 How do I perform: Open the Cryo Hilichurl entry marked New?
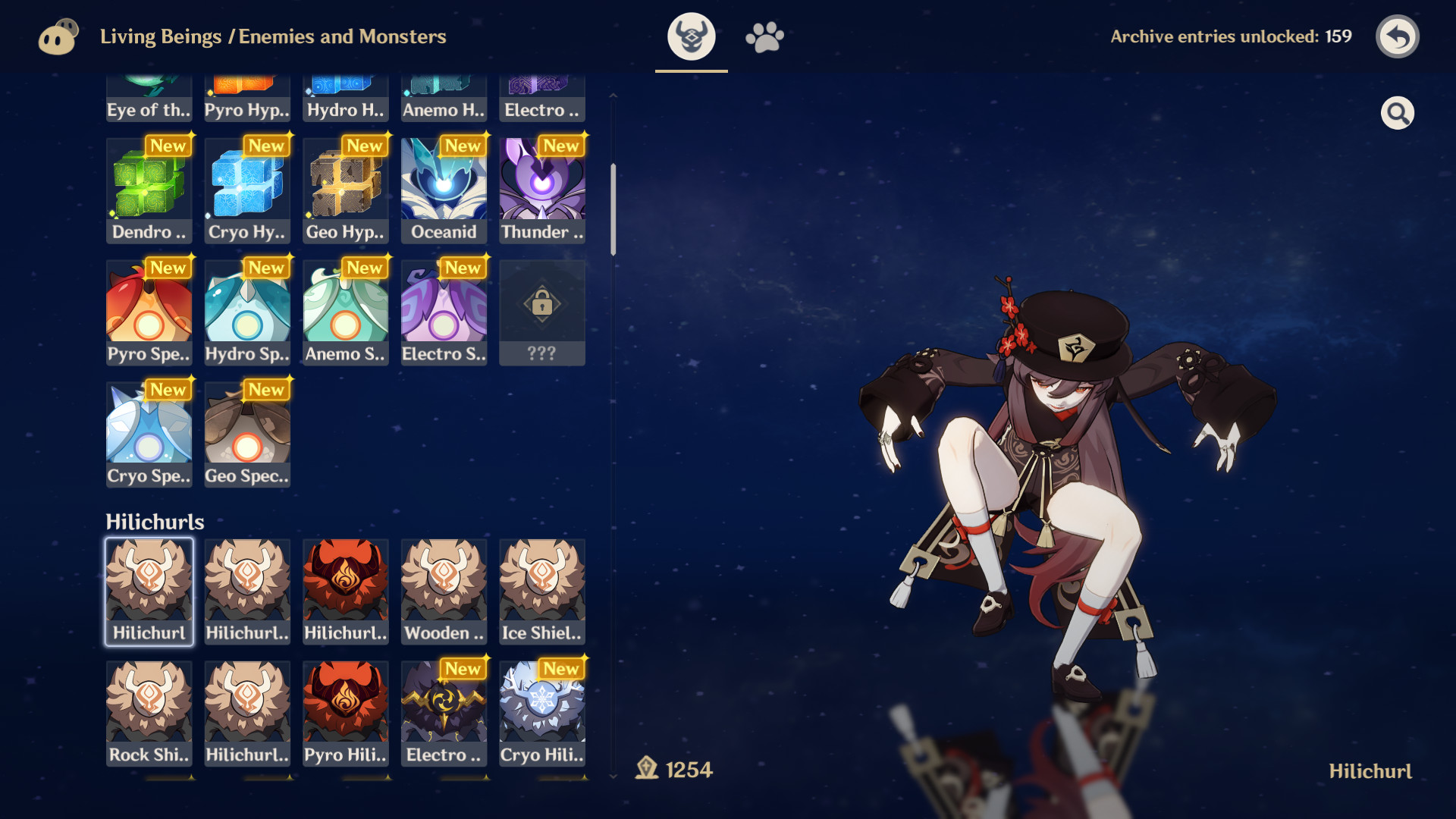(x=542, y=713)
